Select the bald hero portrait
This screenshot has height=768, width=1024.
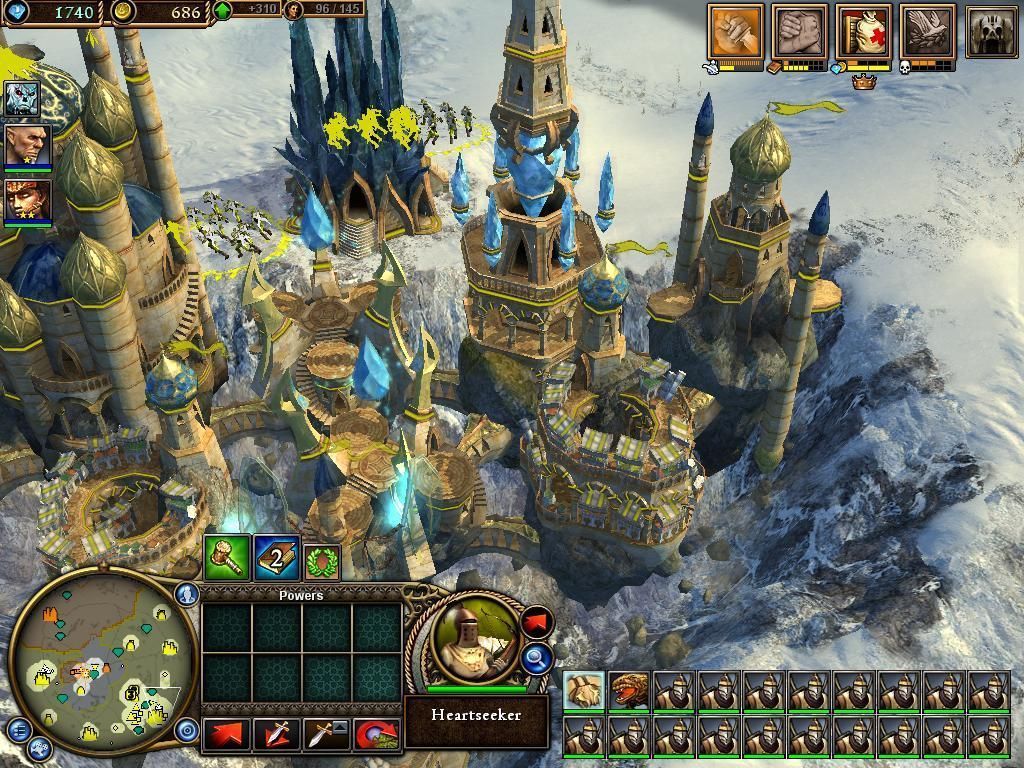22,145
